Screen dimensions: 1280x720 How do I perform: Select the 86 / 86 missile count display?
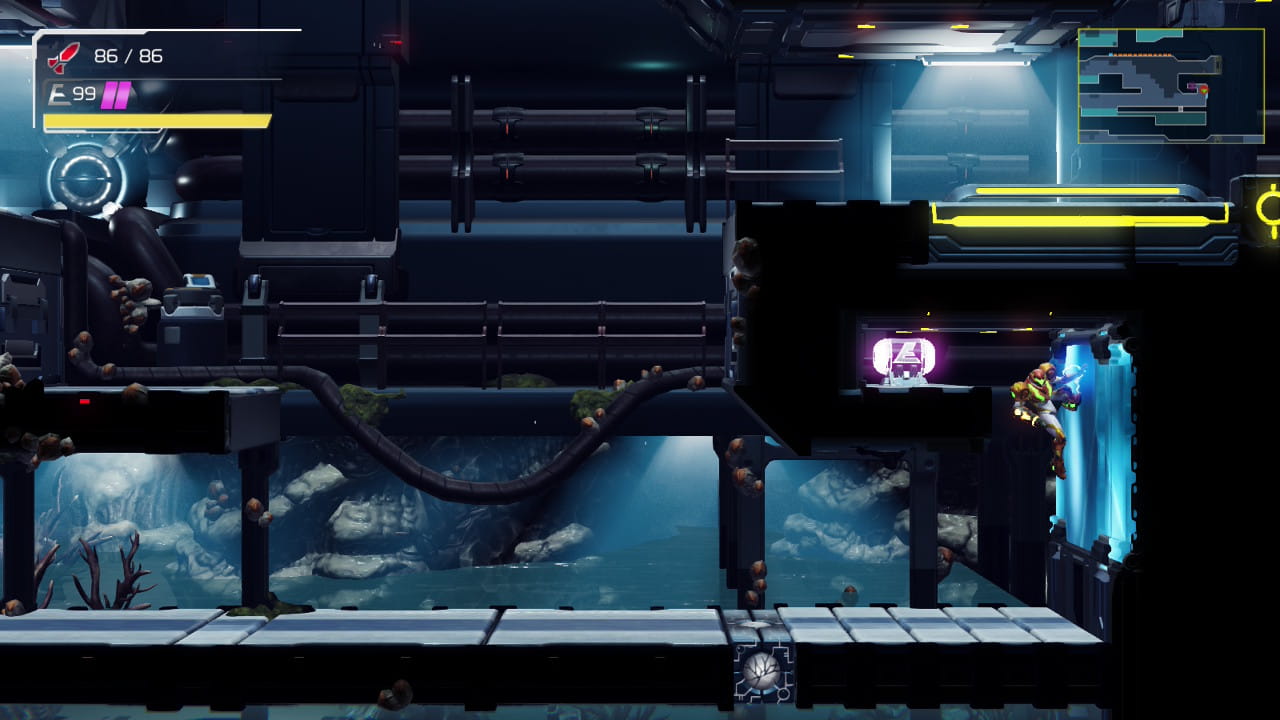[127, 56]
